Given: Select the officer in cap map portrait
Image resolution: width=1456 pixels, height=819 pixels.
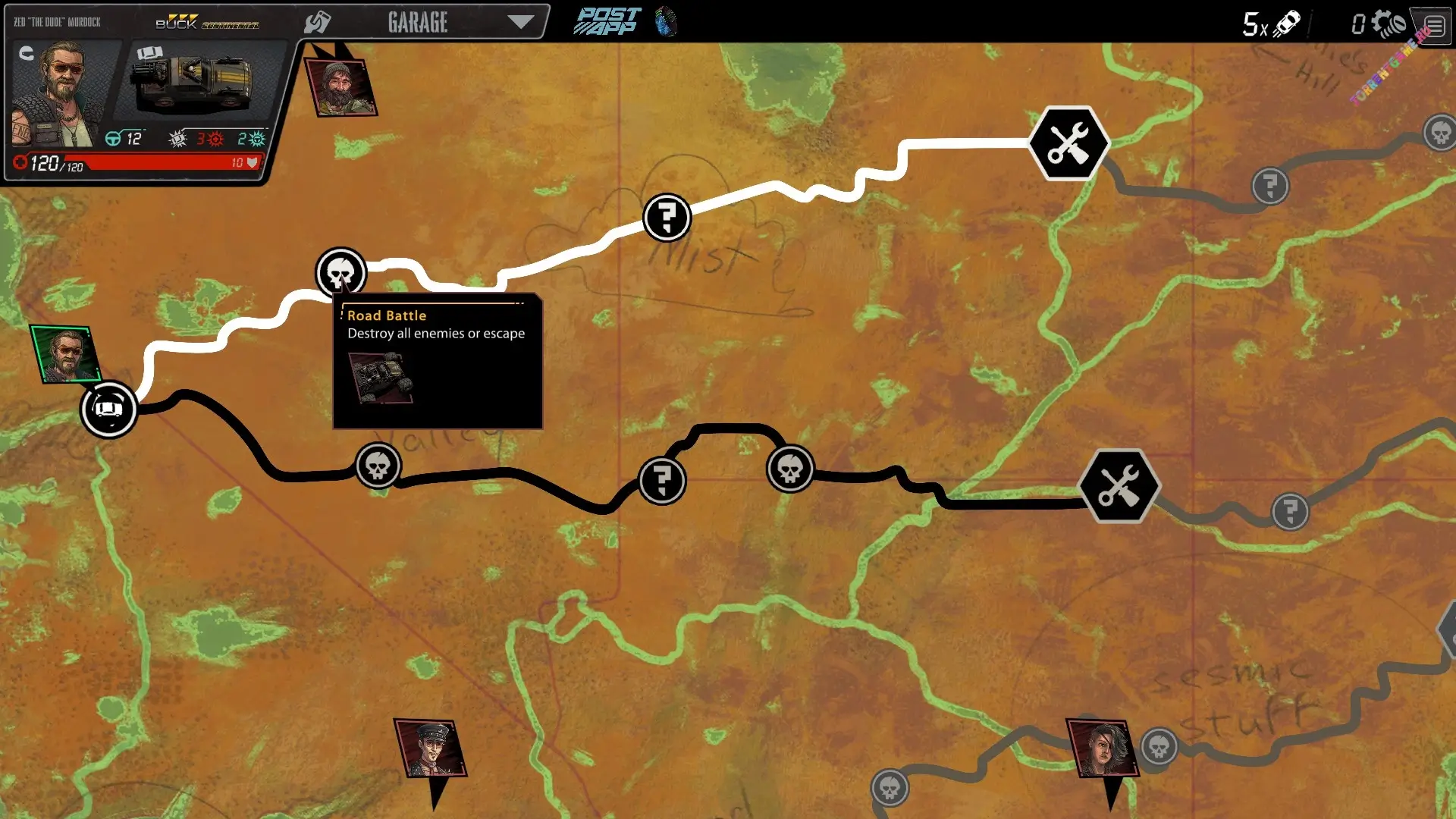Looking at the screenshot, I should click(x=430, y=748).
